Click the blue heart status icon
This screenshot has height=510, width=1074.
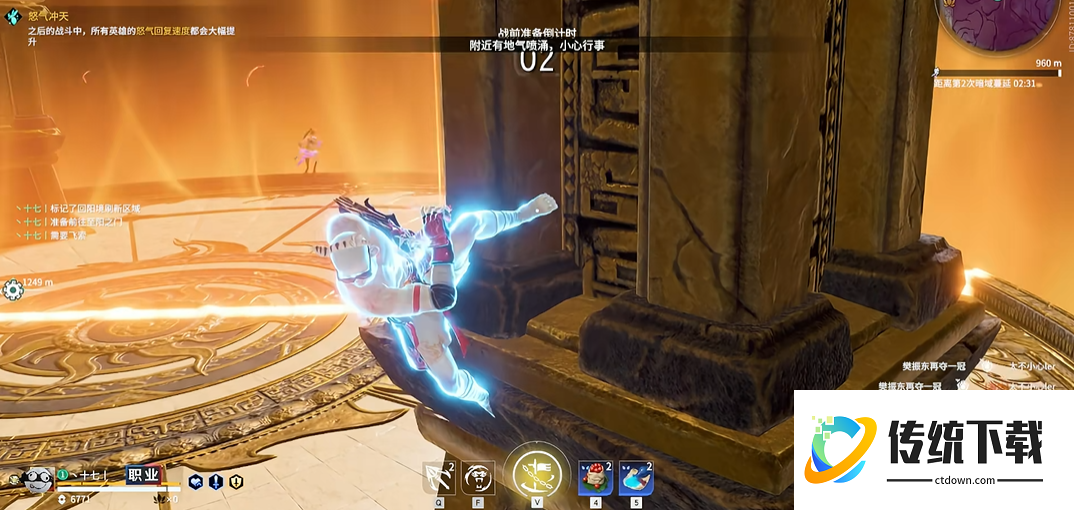click(195, 482)
